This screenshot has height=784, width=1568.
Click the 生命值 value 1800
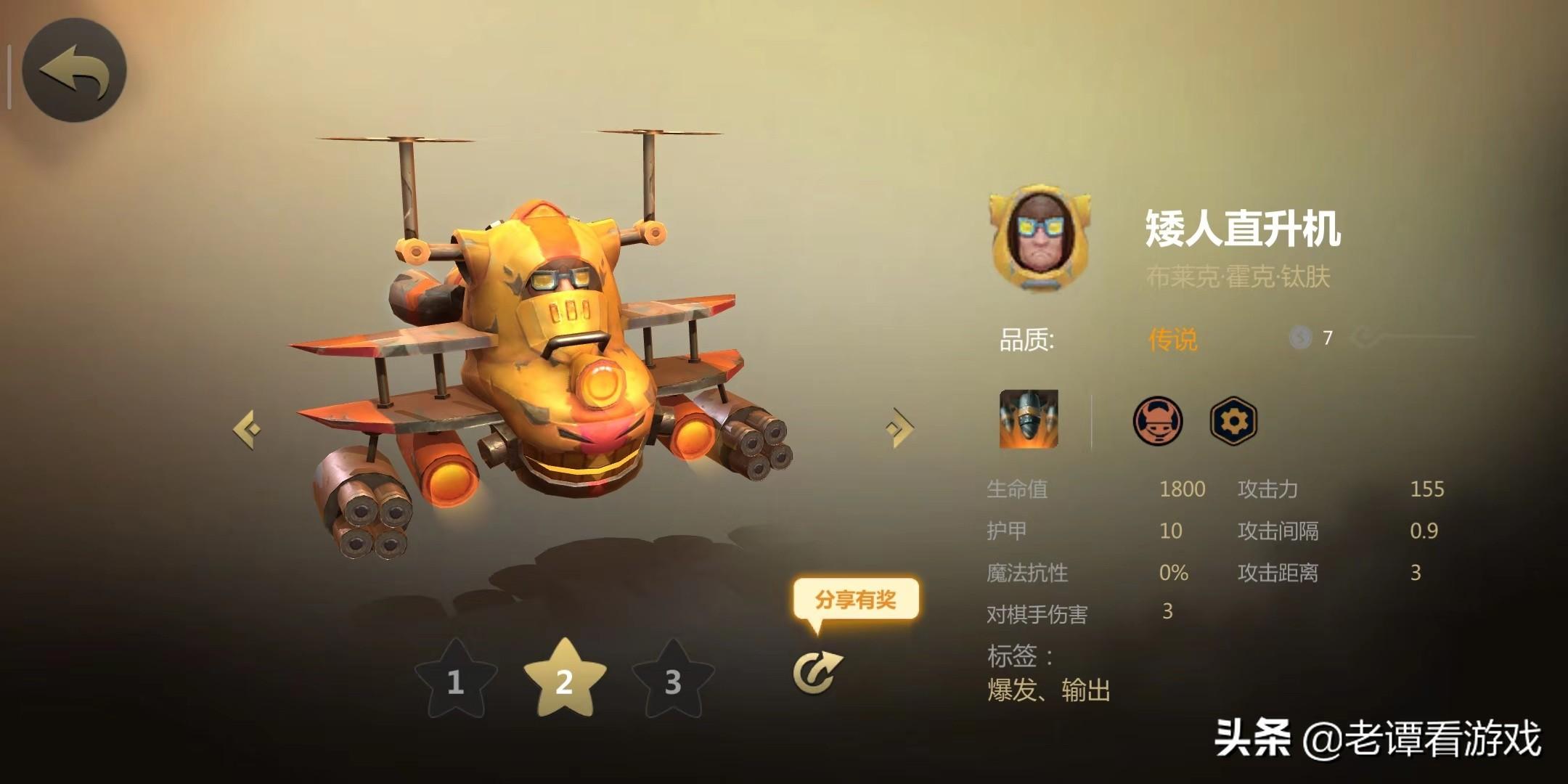coord(1183,490)
